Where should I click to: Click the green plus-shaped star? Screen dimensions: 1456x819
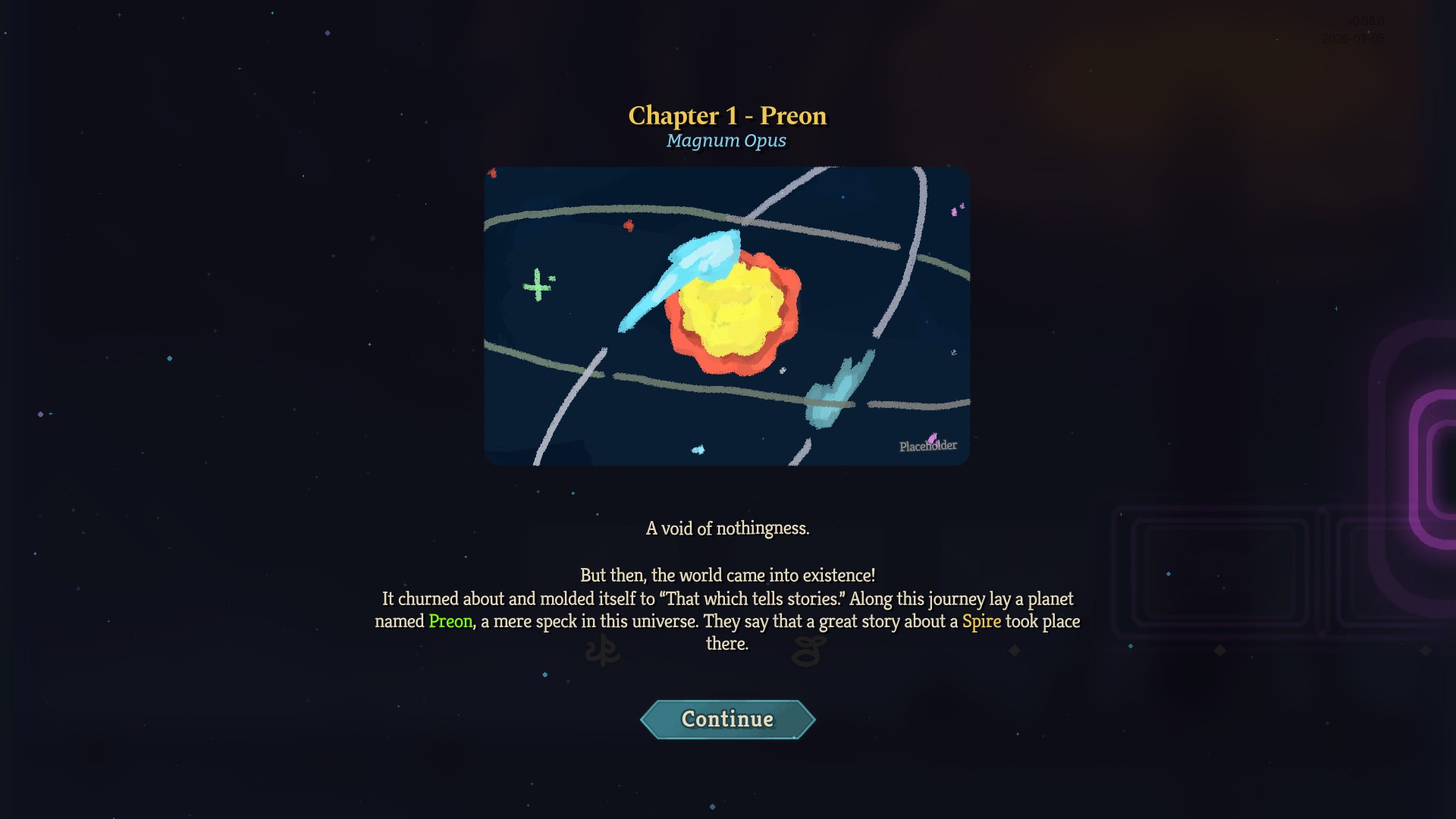pyautogui.click(x=538, y=287)
